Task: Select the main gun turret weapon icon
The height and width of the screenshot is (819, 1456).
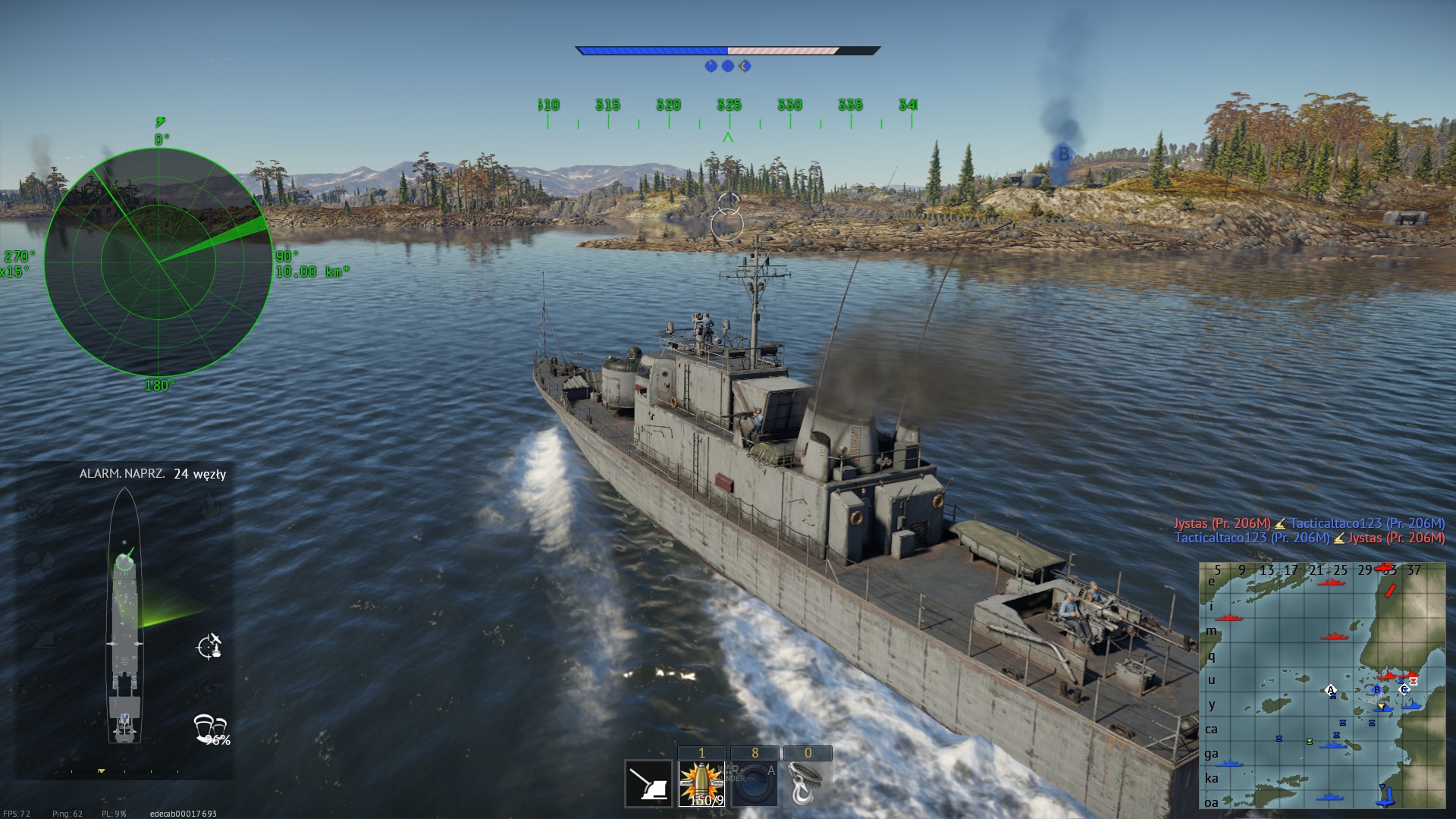Action: [x=648, y=784]
